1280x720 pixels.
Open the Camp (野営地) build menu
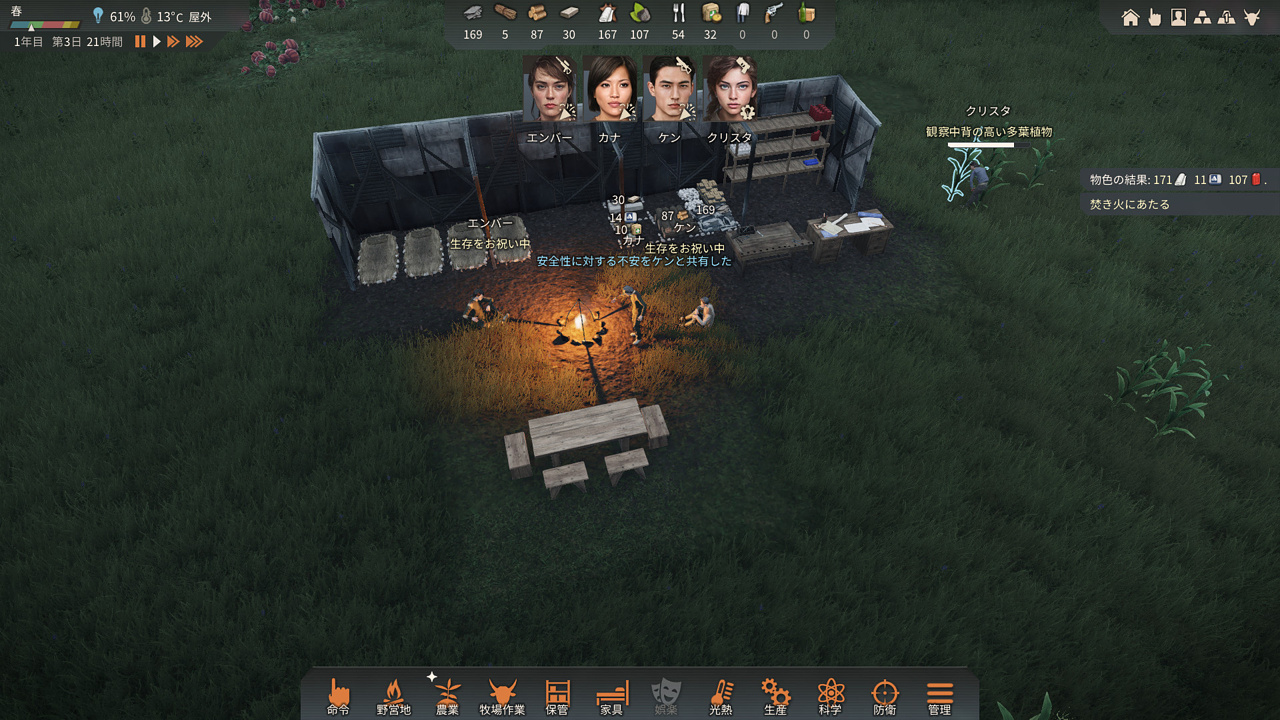[x=393, y=695]
